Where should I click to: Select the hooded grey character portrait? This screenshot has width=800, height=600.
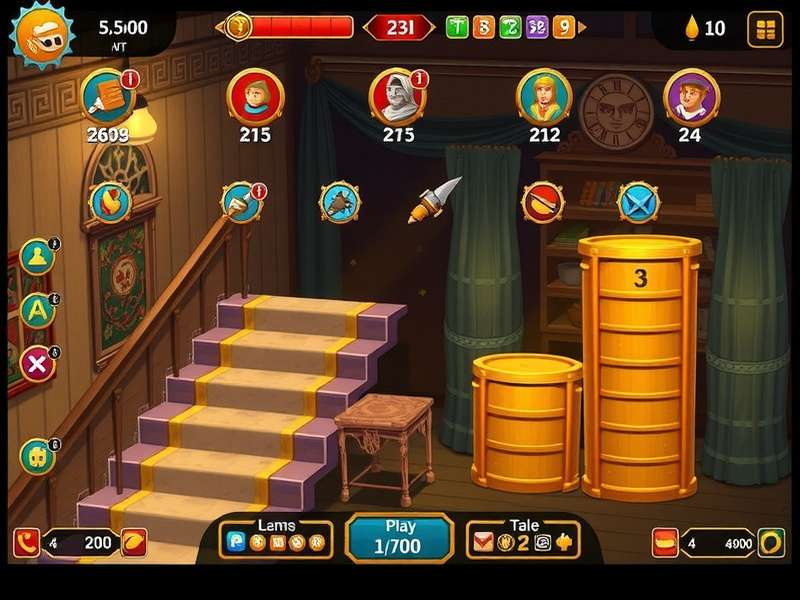click(x=397, y=96)
